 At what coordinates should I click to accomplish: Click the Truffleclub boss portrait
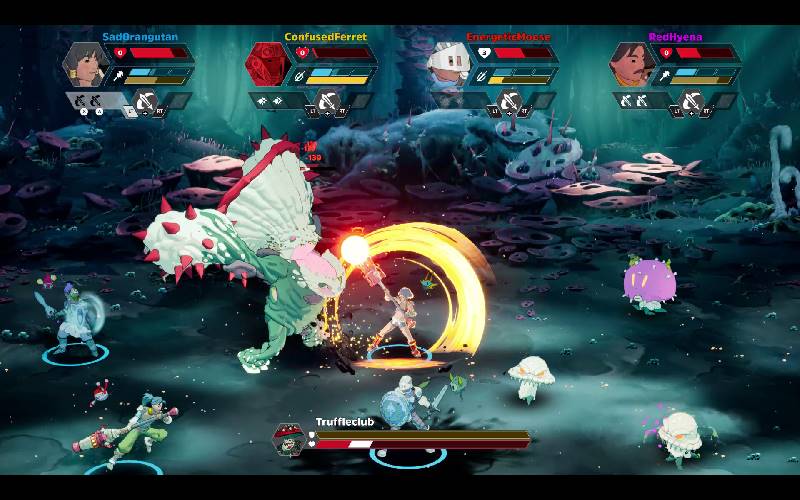coord(289,439)
